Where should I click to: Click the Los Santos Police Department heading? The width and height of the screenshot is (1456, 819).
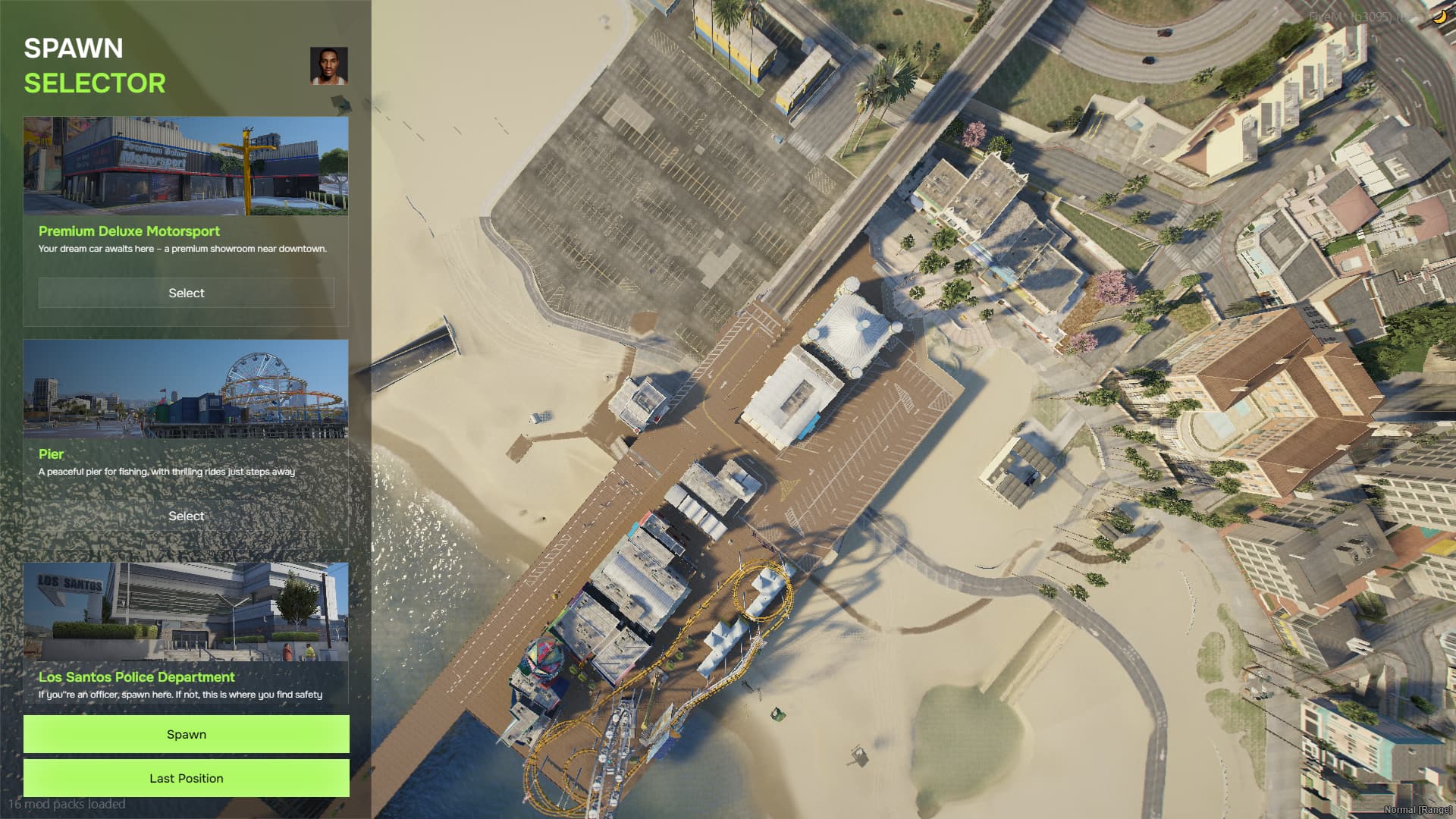(136, 677)
